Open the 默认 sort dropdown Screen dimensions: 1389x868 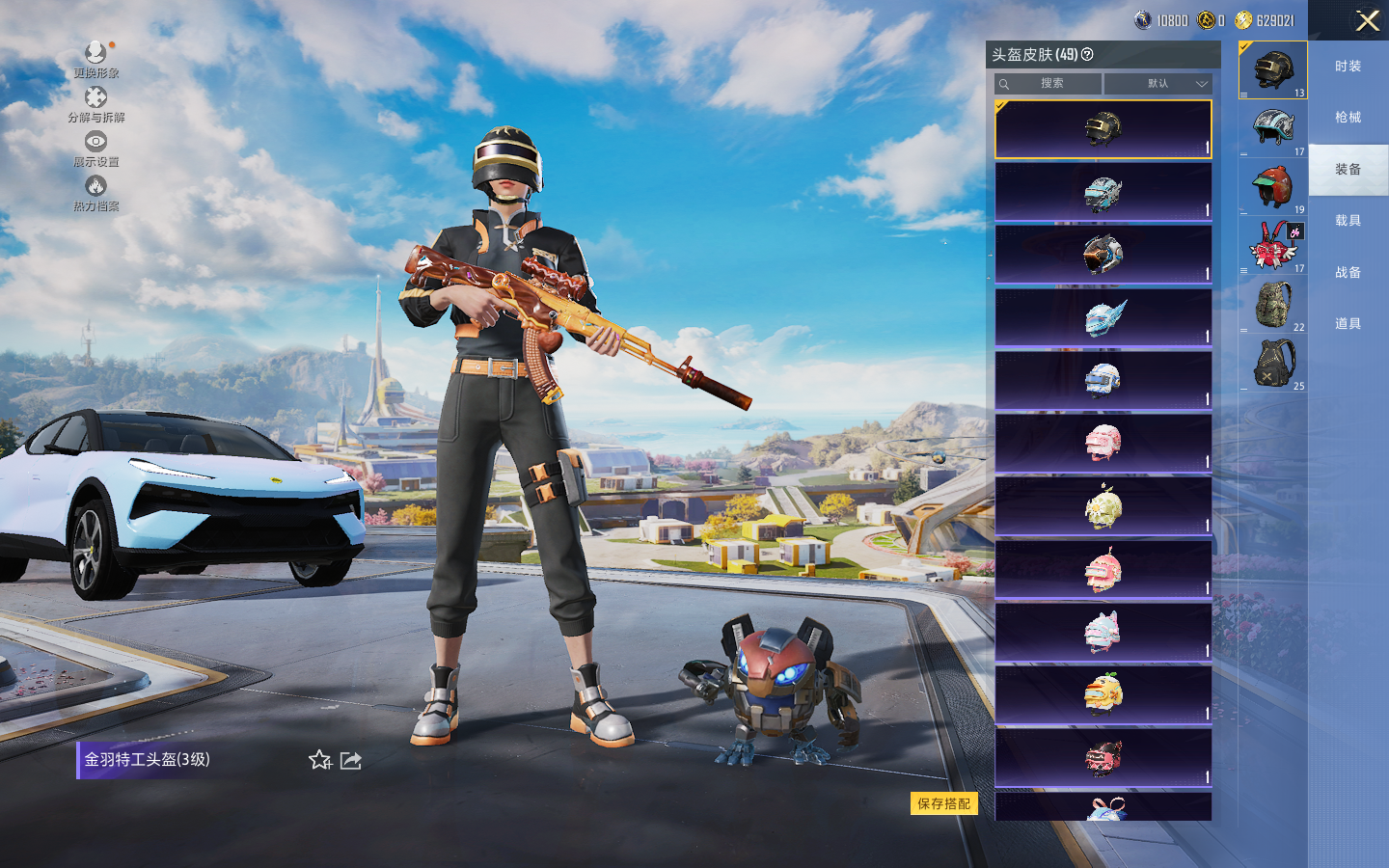[x=1157, y=84]
